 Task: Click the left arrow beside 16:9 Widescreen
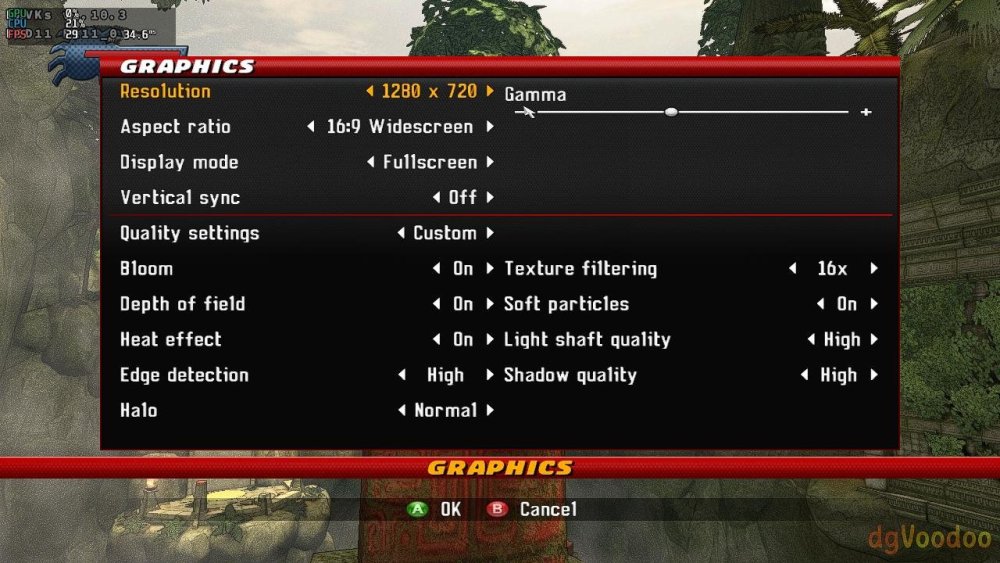[x=311, y=127]
